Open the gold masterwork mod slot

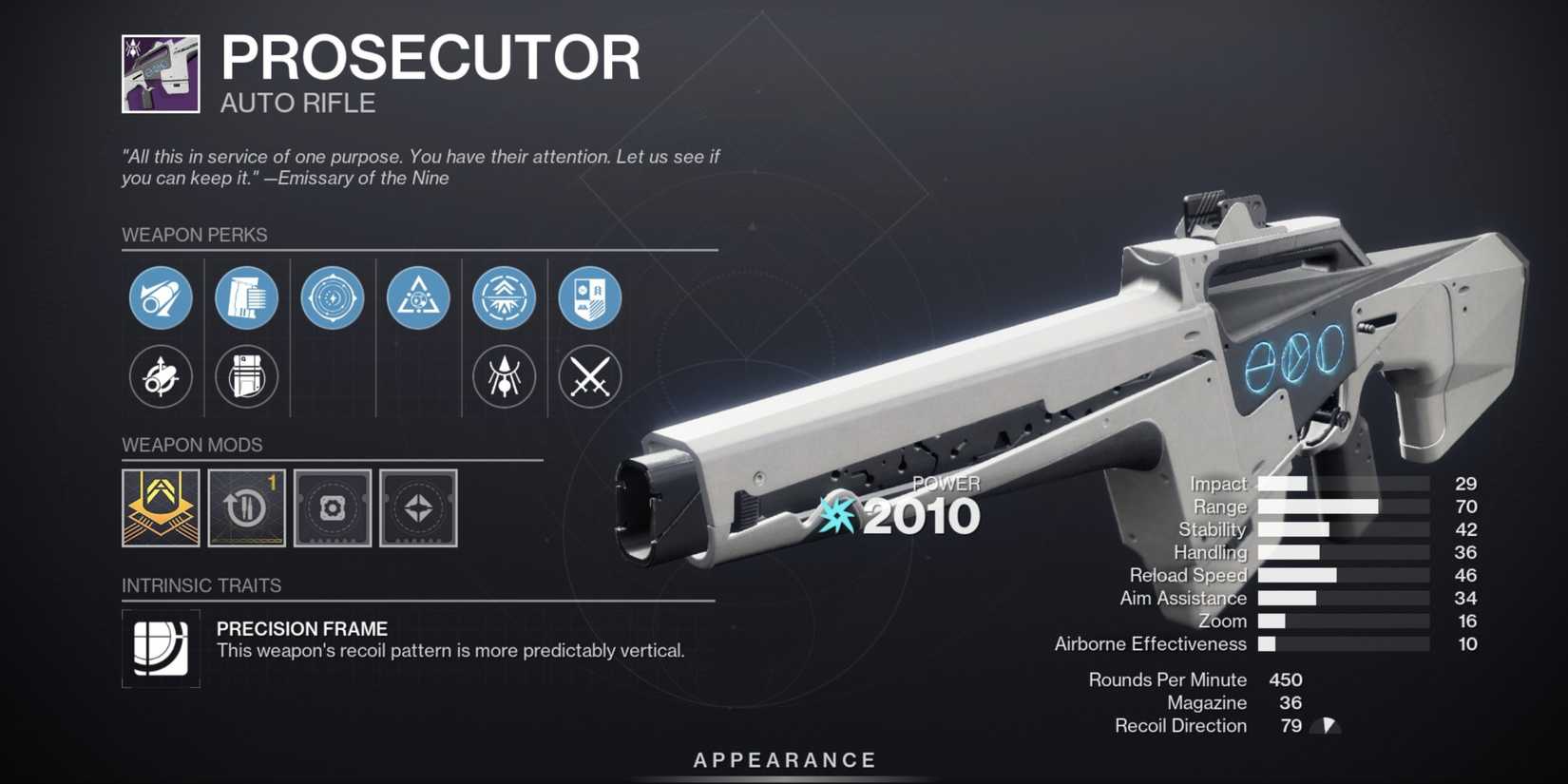(x=161, y=508)
